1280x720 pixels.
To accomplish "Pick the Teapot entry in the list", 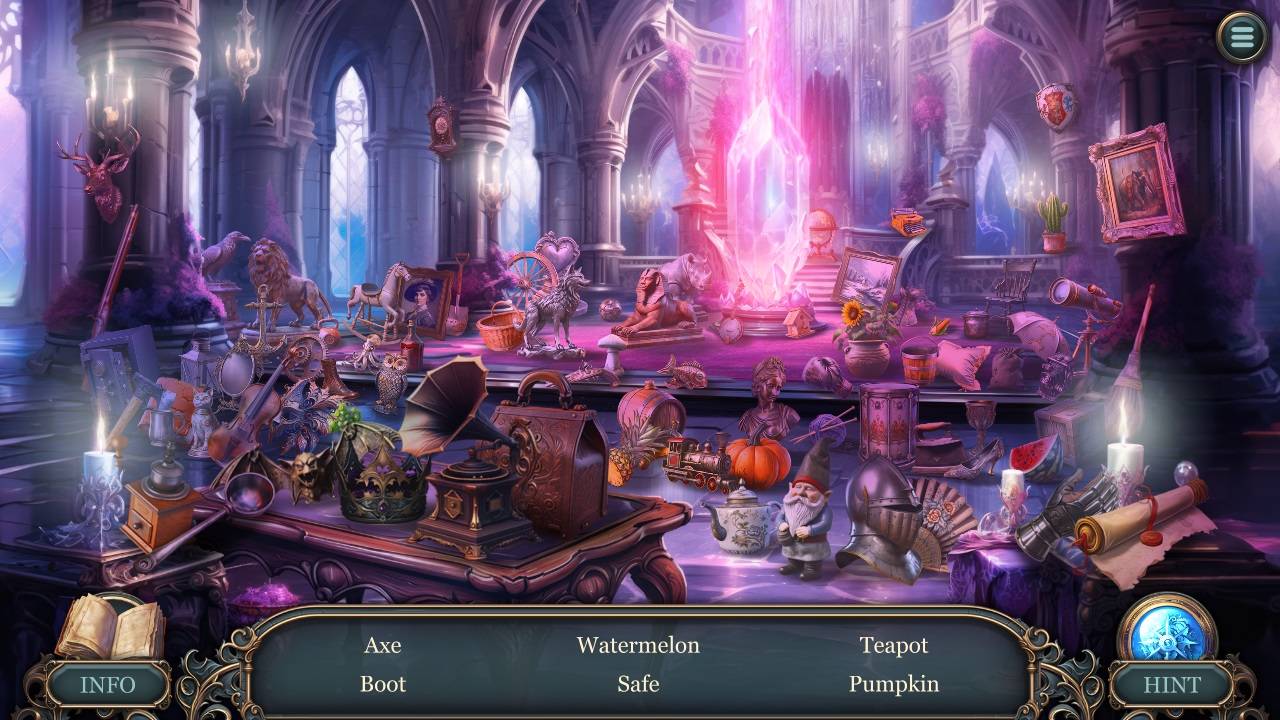I will click(x=894, y=645).
